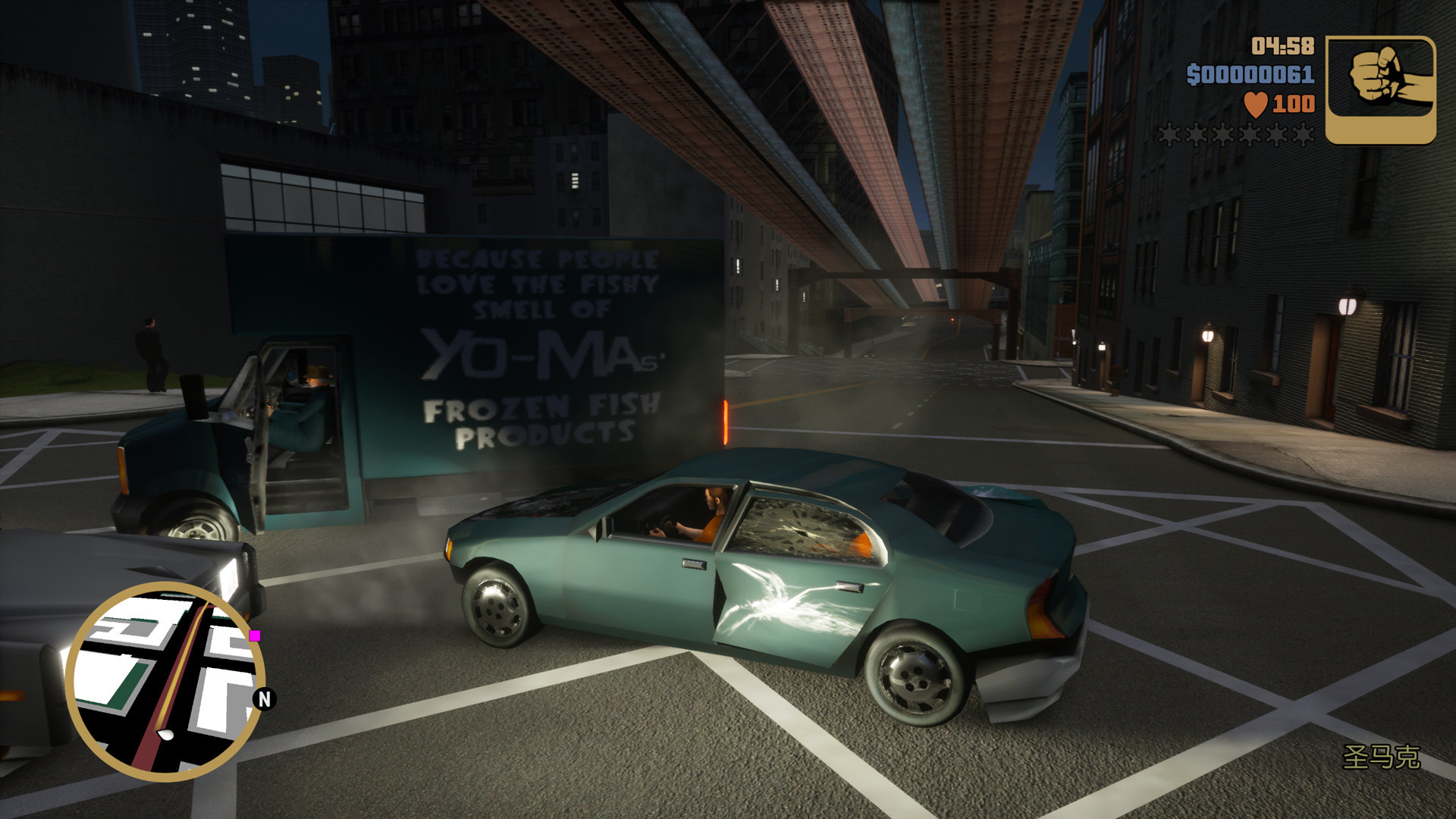This screenshot has height=819, width=1456.
Task: Select the fist weapon icon
Action: (x=1380, y=89)
